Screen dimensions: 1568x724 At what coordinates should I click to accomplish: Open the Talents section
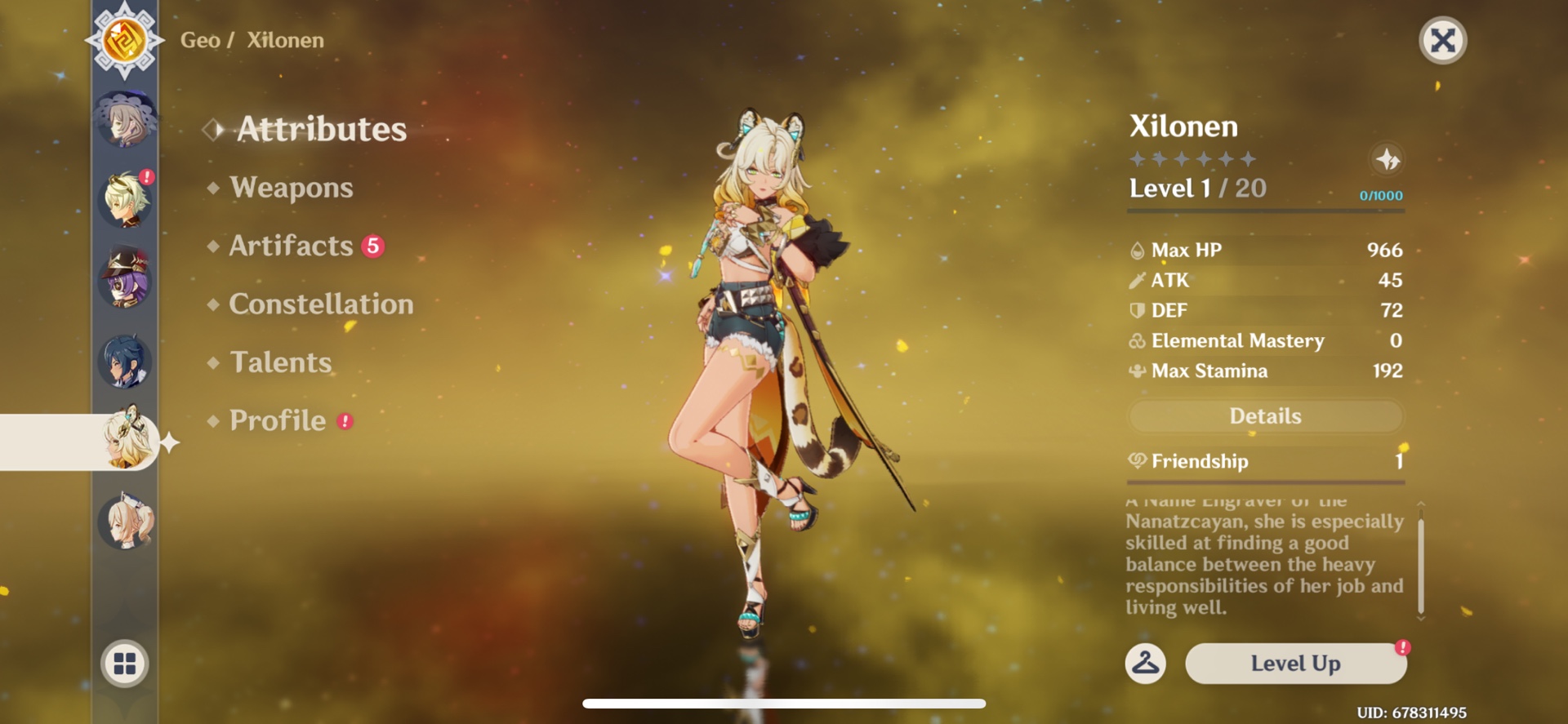click(281, 362)
